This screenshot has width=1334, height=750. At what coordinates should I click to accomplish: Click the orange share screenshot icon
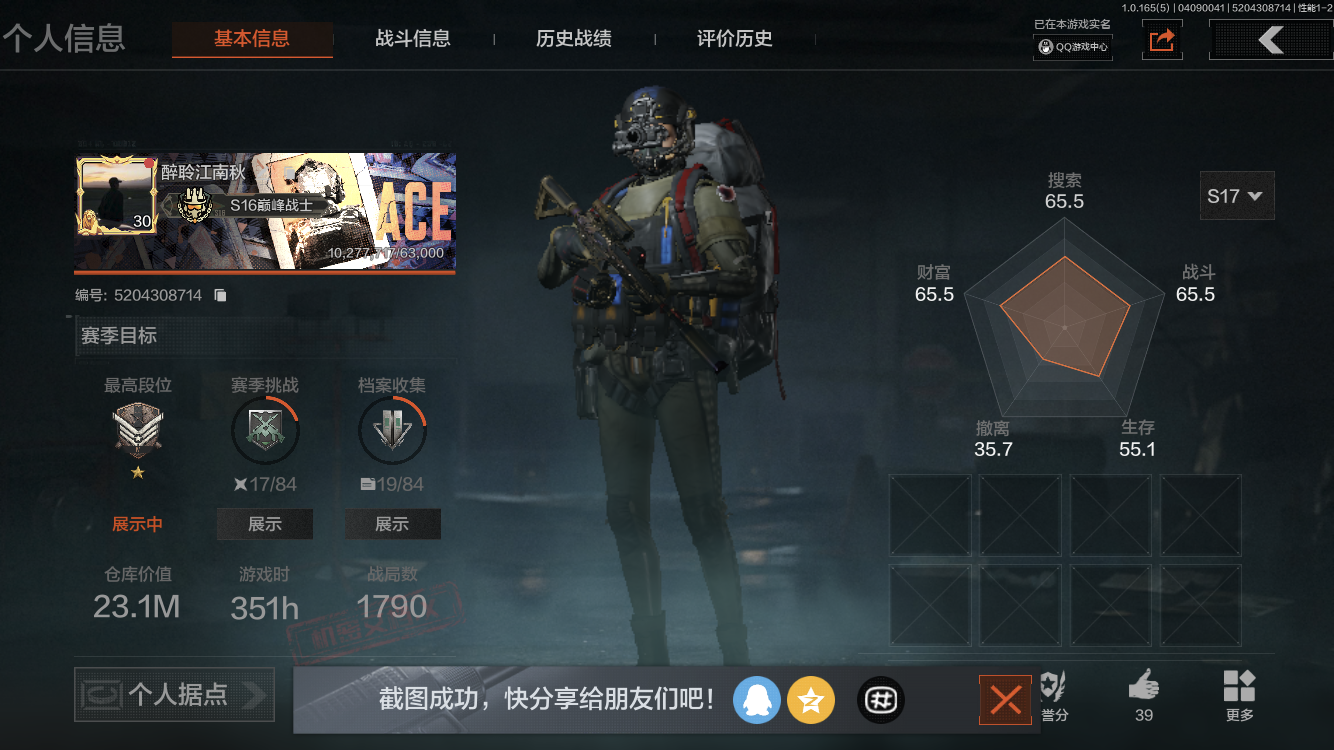click(x=1161, y=40)
